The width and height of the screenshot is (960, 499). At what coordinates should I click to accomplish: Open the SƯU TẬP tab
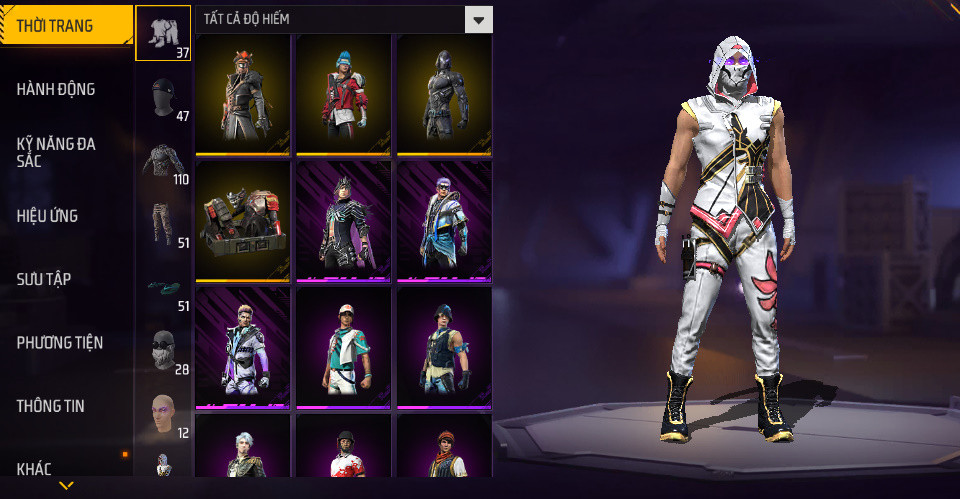click(x=44, y=279)
